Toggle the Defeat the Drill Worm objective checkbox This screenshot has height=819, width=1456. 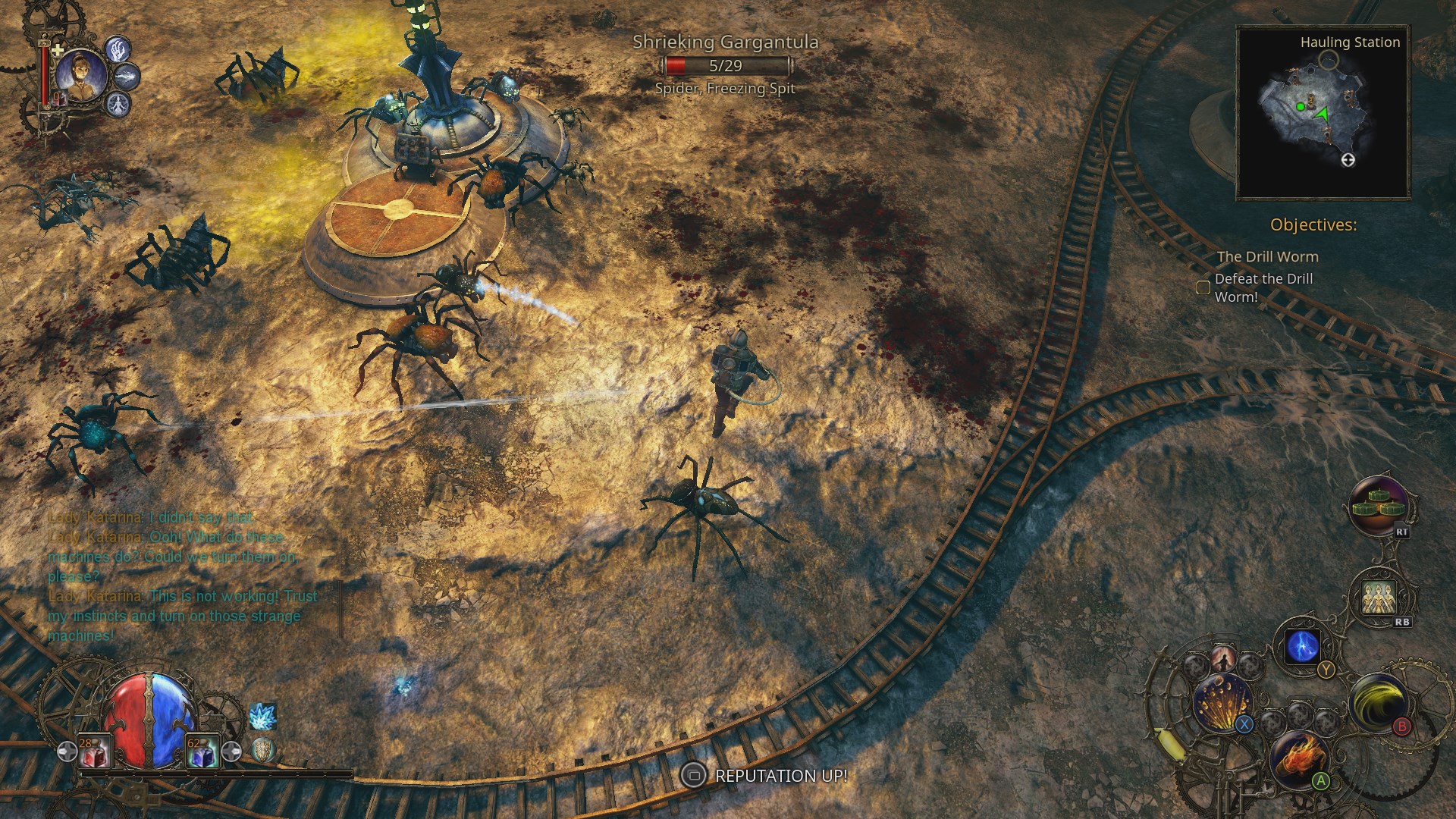1203,287
